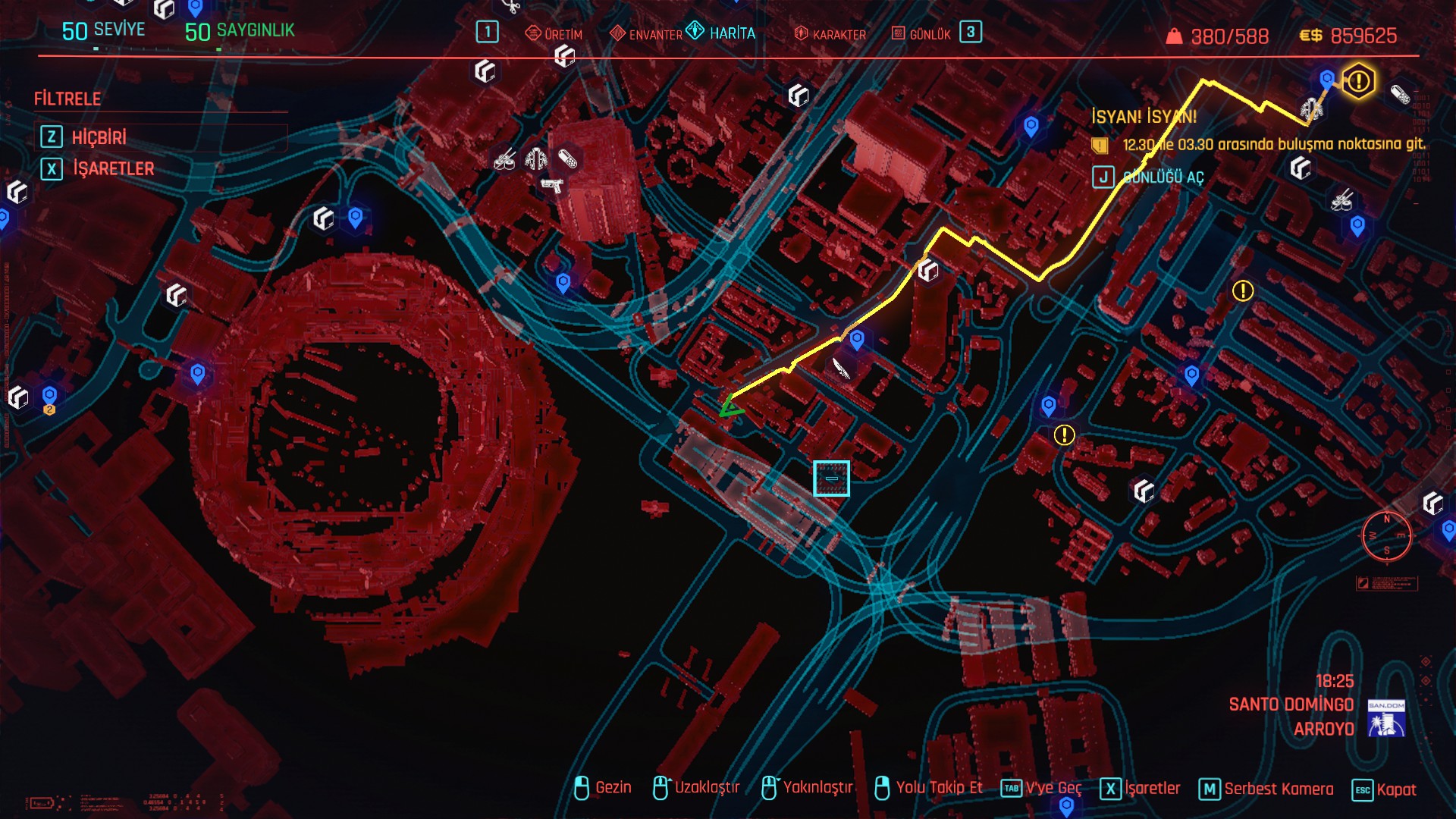Jump to V with V'ye Geç
Image resolution: width=1456 pixels, height=819 pixels.
tap(1042, 789)
